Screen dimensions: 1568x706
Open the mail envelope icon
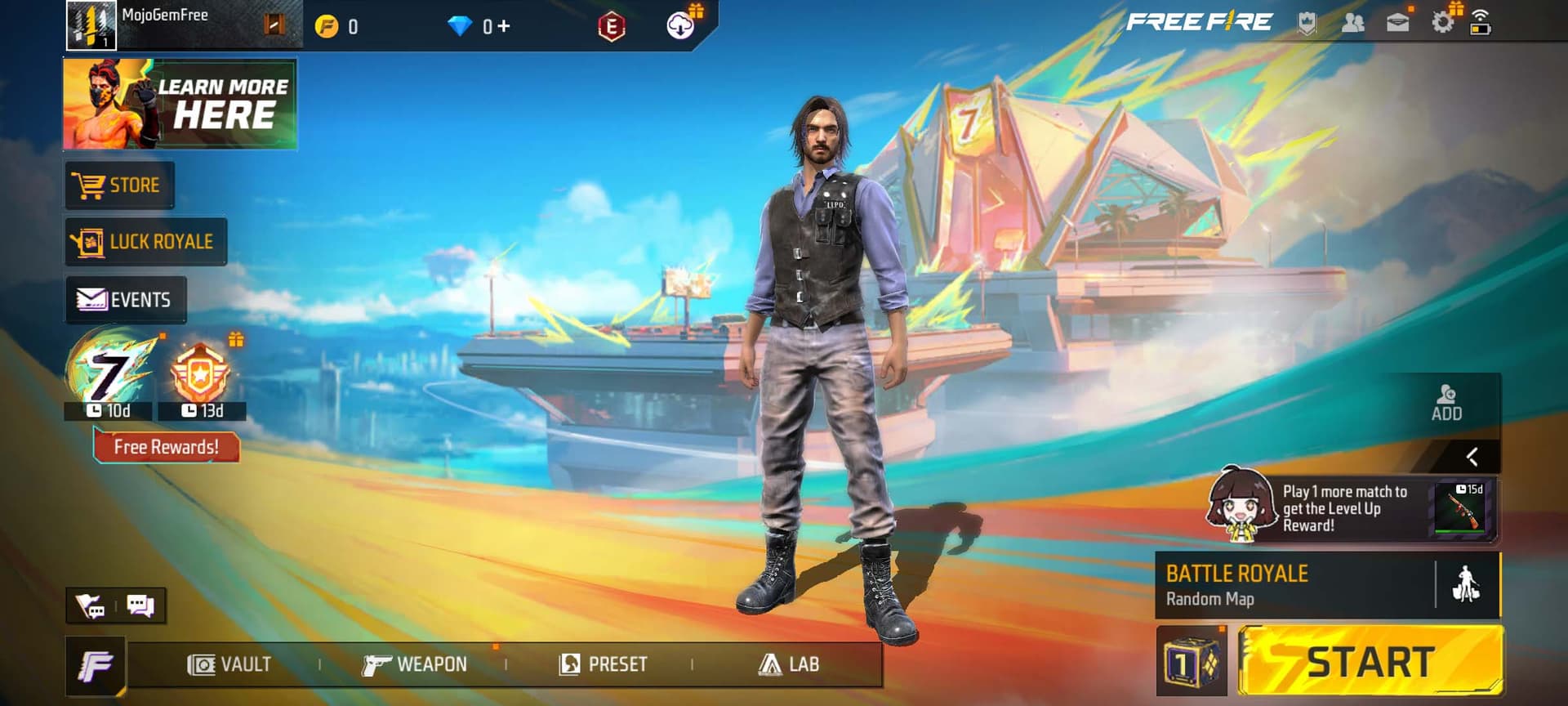[1397, 23]
